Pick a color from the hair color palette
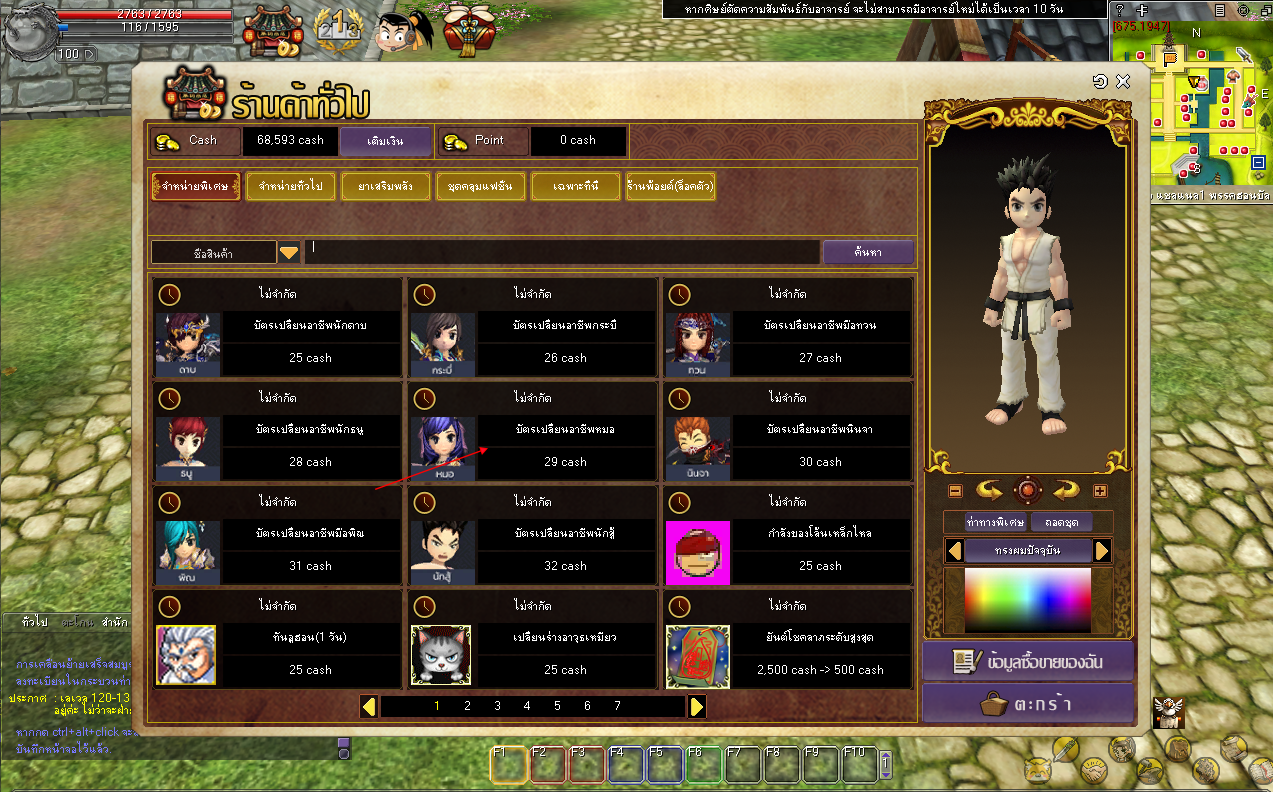1273x792 pixels. (1027, 600)
